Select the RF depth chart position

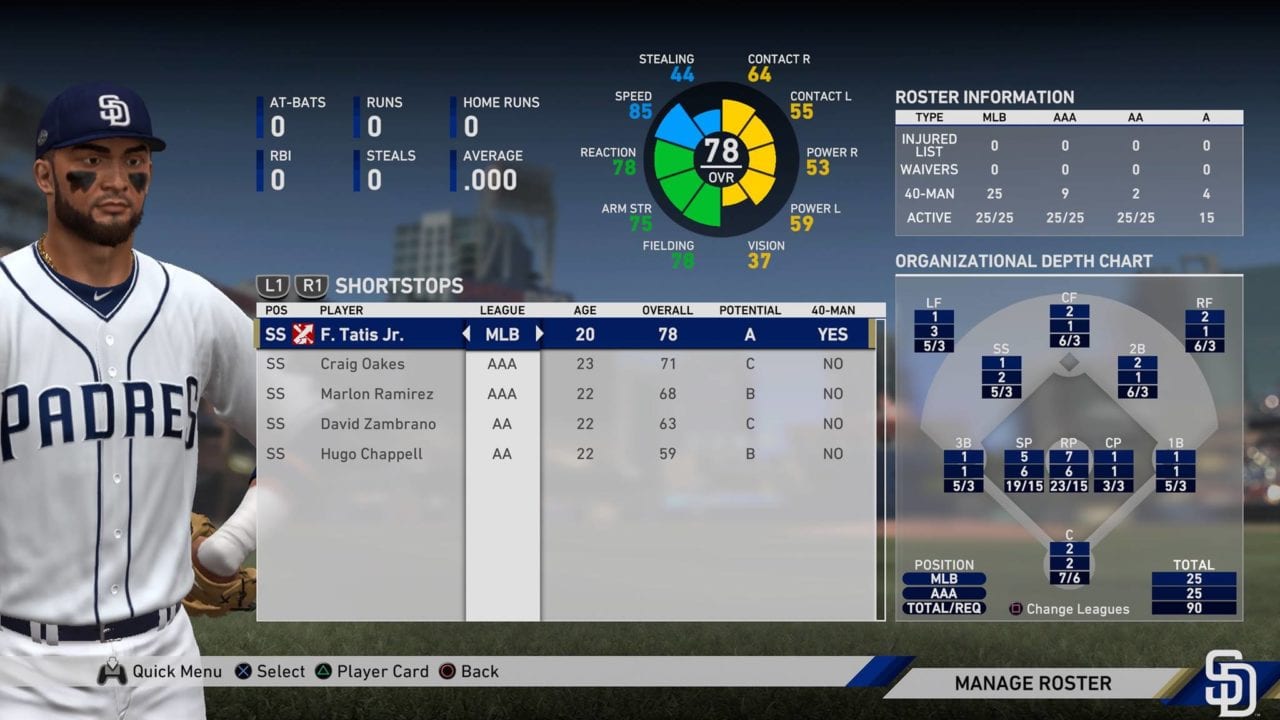point(1204,331)
